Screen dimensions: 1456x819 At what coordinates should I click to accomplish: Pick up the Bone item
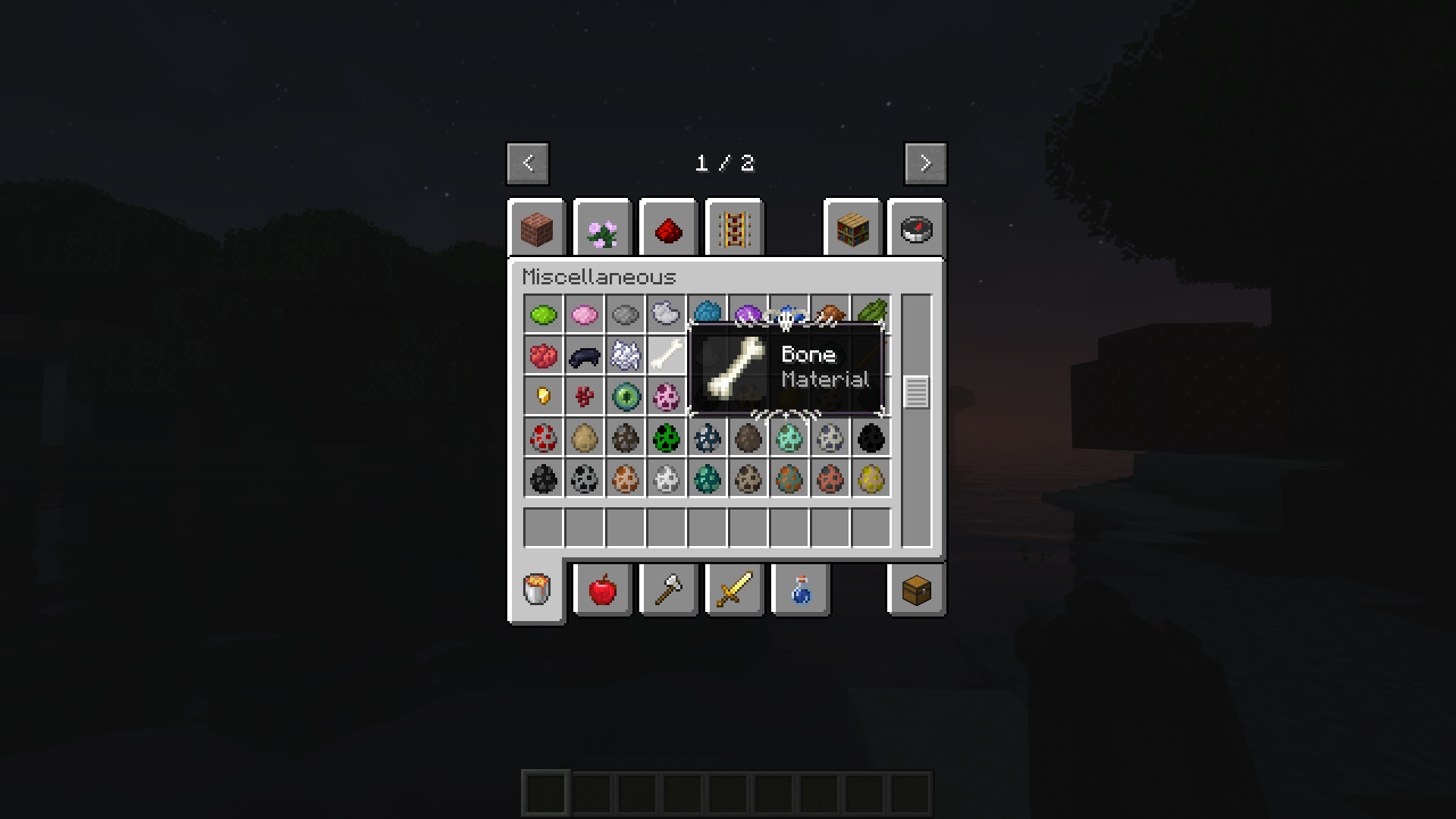666,355
